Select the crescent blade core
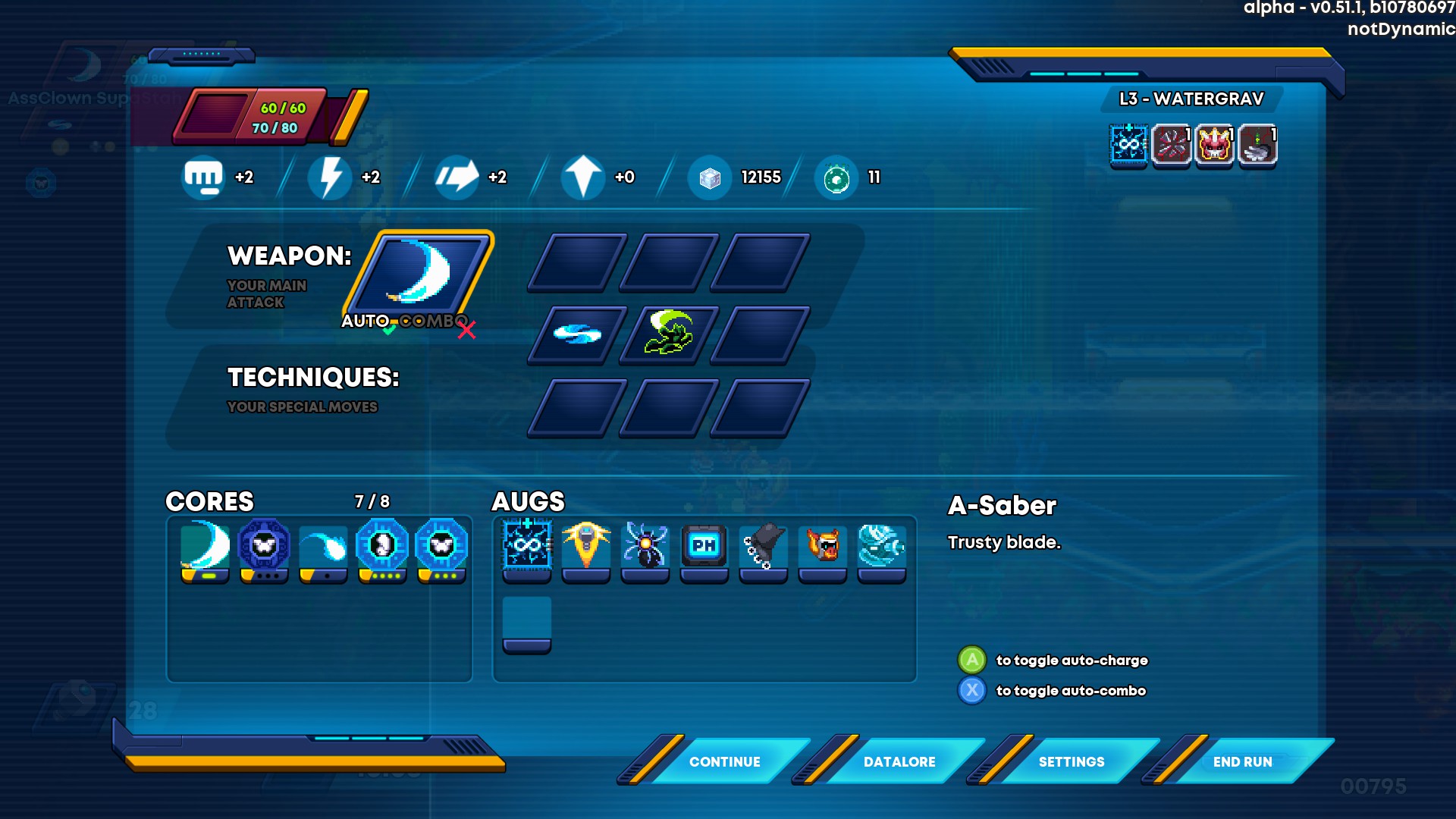Viewport: 1456px width, 819px height. 205,548
